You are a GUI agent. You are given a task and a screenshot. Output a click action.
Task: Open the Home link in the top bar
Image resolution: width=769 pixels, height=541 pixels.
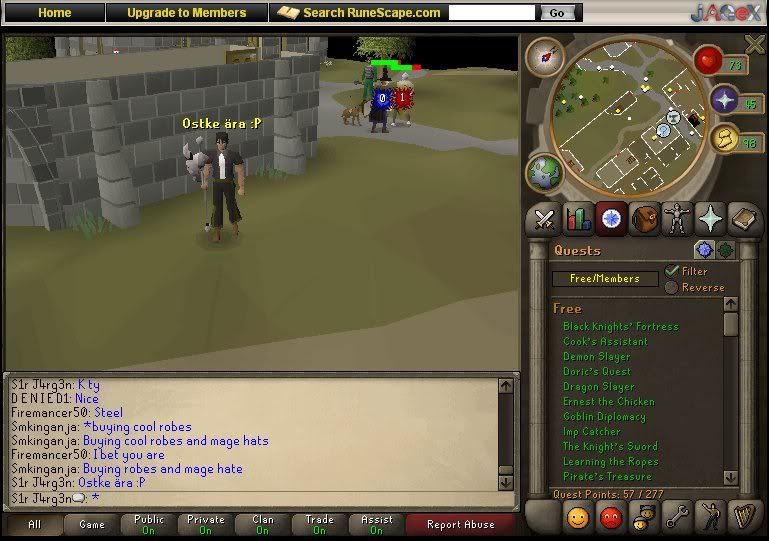(x=55, y=13)
